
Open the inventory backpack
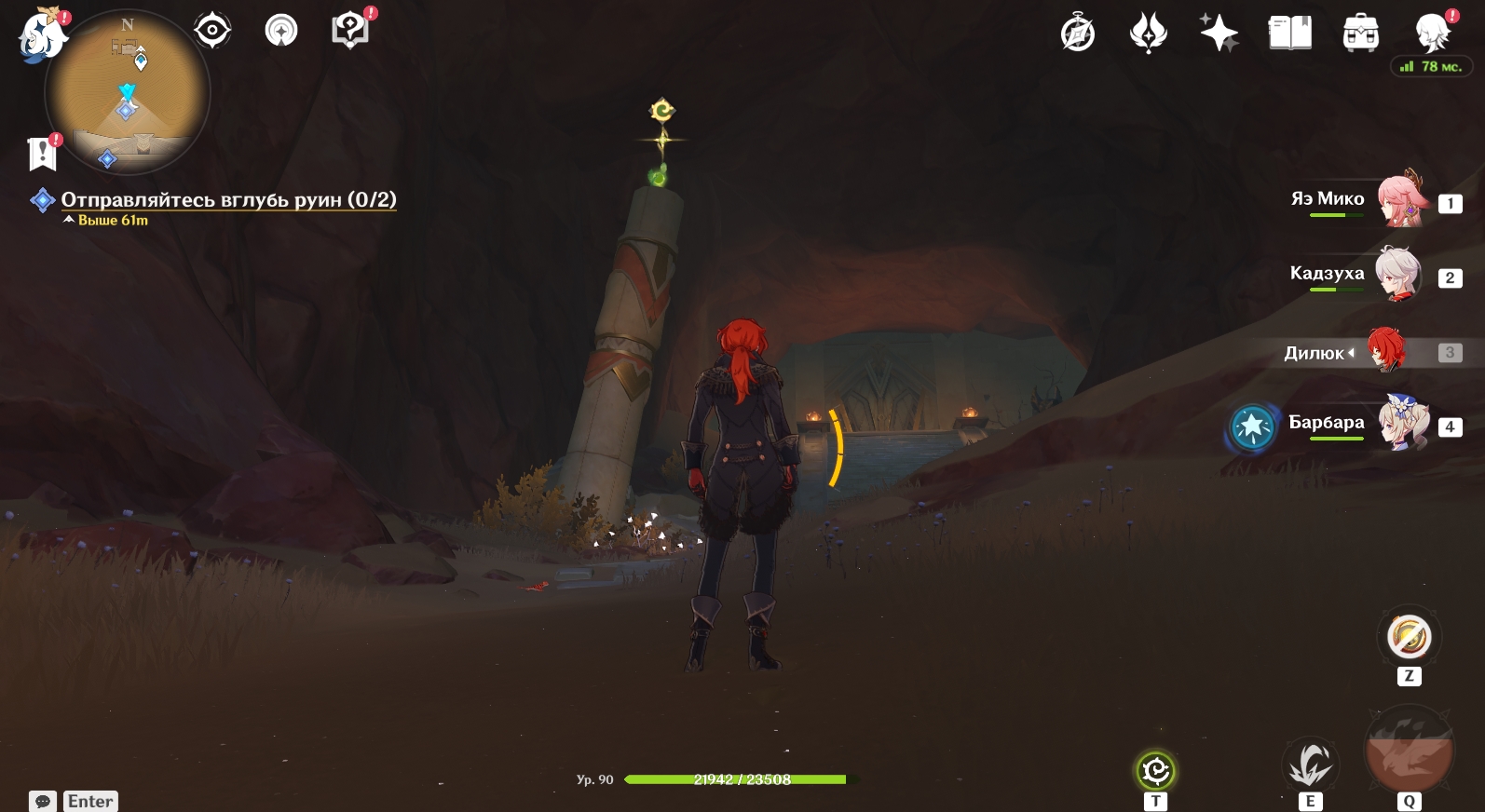tap(1360, 34)
